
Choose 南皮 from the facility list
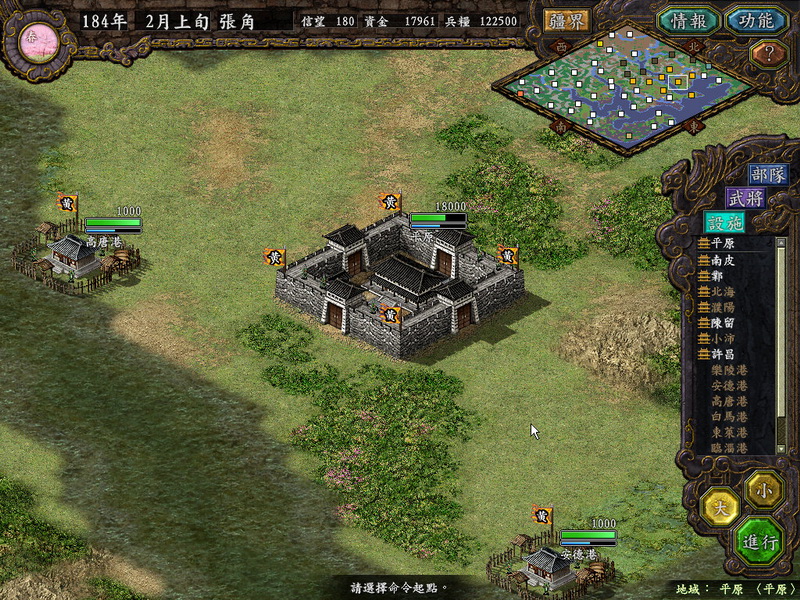[x=721, y=259]
